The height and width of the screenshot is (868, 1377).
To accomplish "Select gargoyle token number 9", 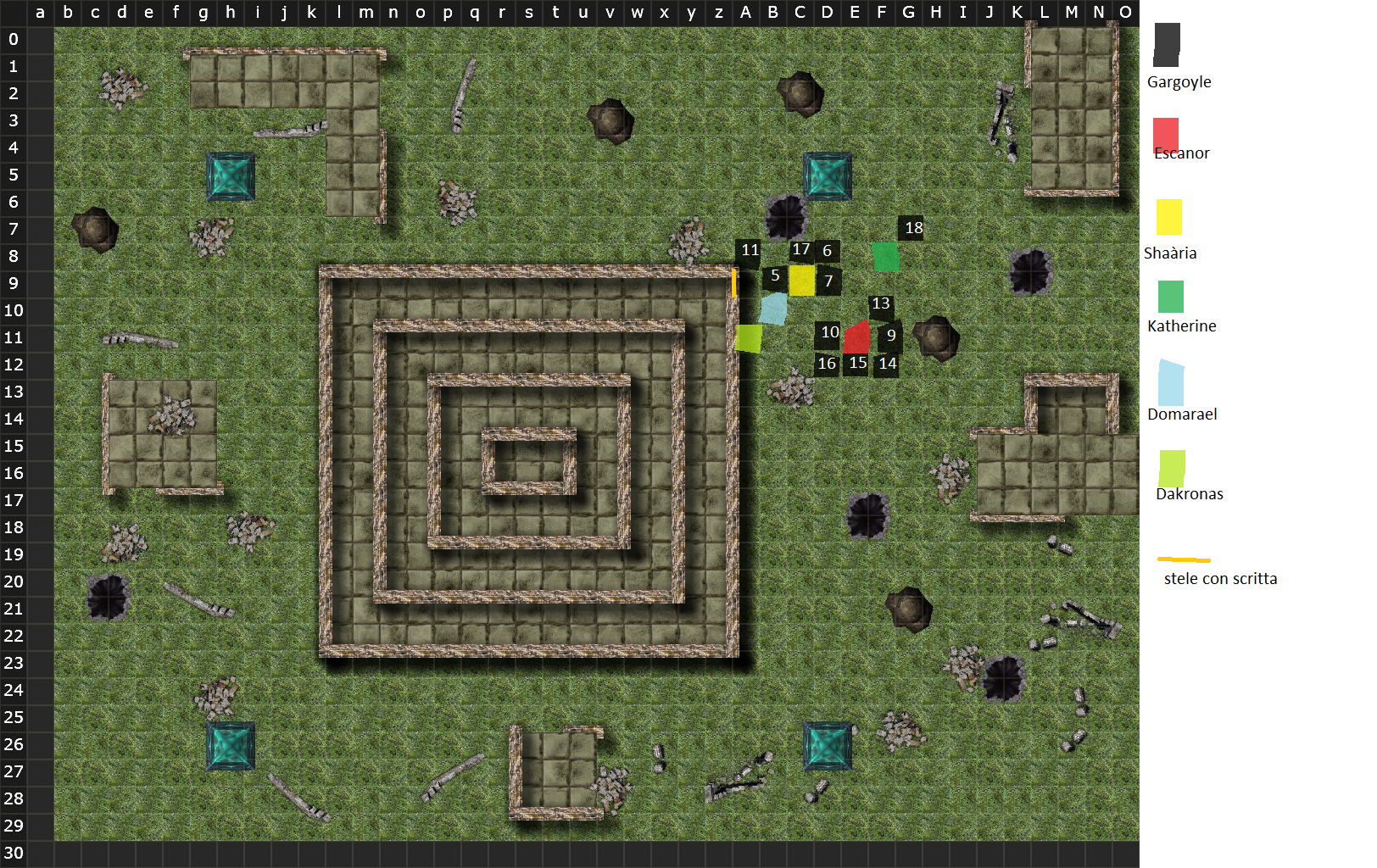I will pyautogui.click(x=890, y=336).
